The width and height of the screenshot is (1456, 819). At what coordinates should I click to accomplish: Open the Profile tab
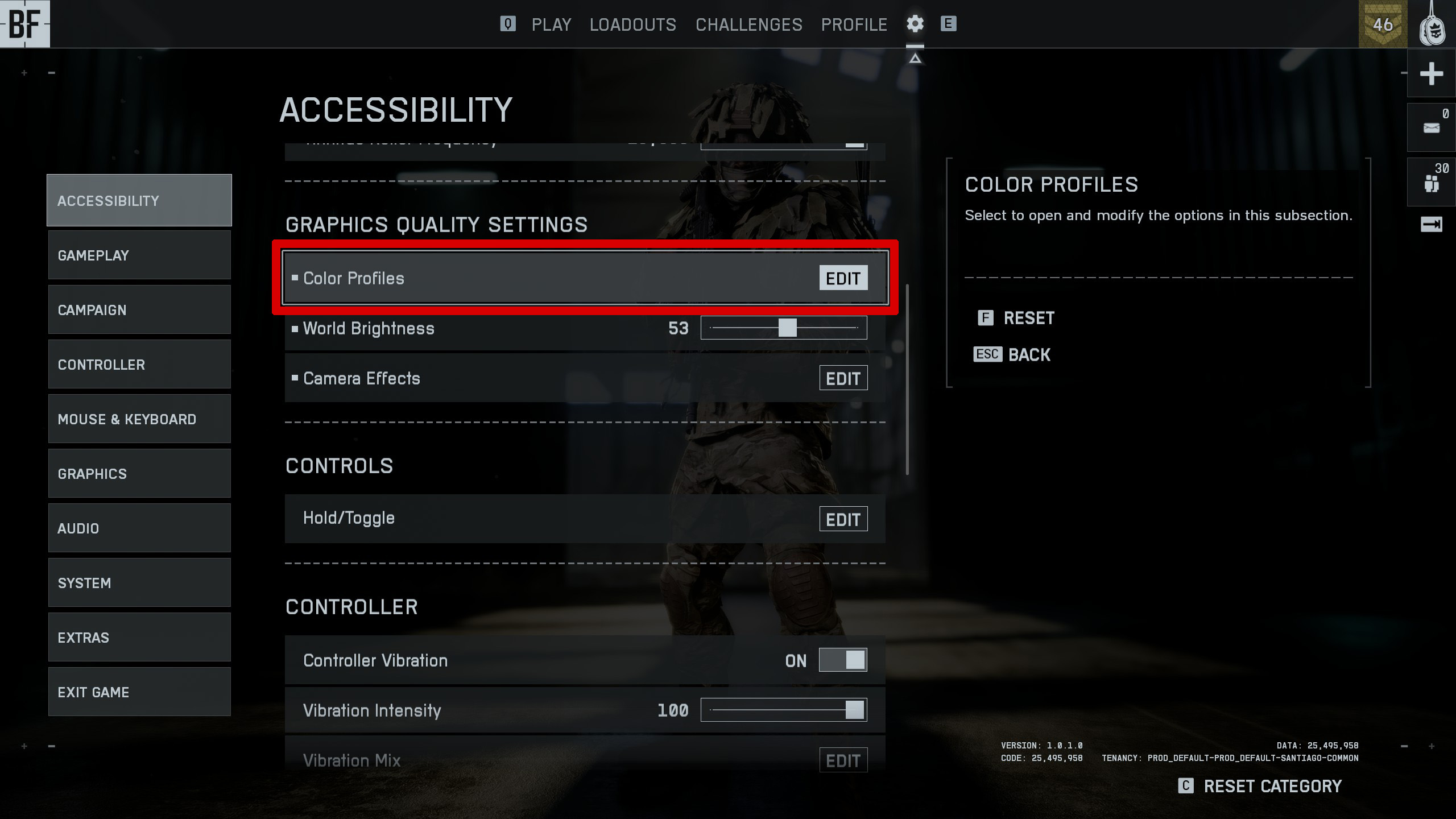click(854, 24)
